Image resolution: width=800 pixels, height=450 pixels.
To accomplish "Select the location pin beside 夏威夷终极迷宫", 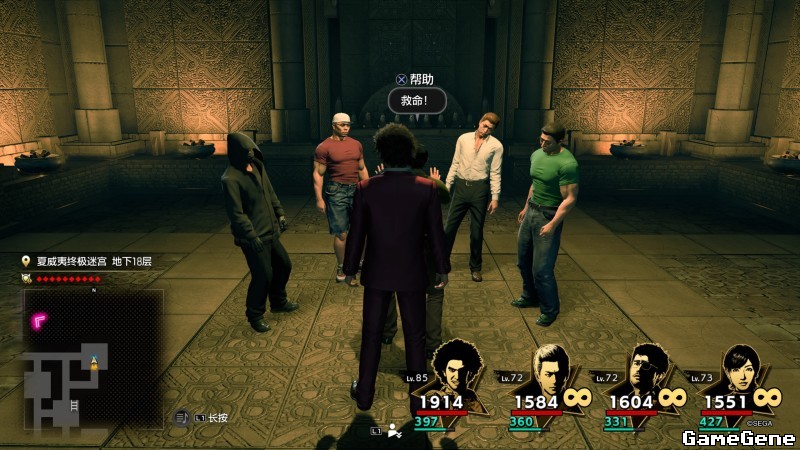I will [27, 261].
